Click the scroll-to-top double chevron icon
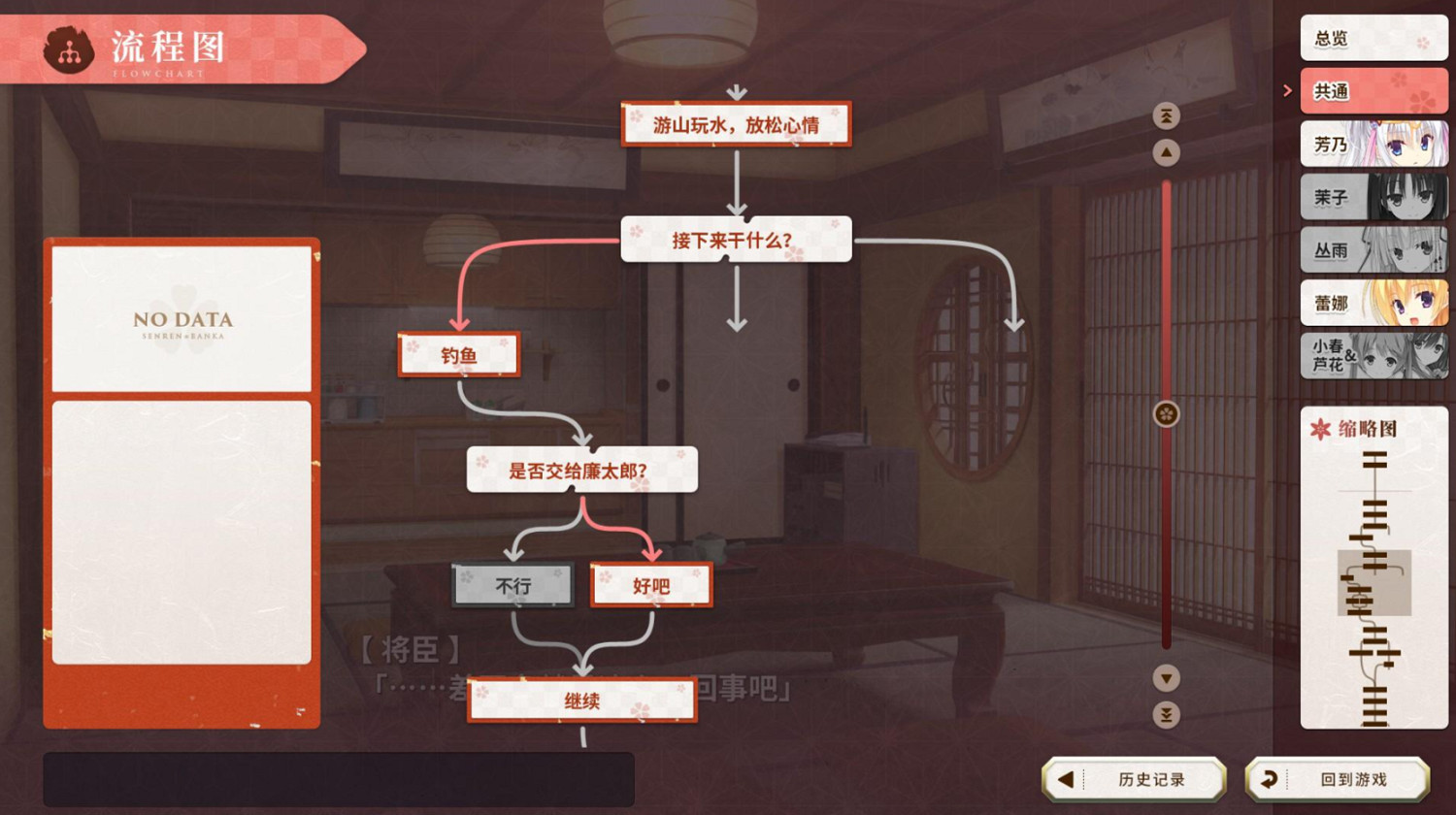The image size is (1456, 815). 1165,114
